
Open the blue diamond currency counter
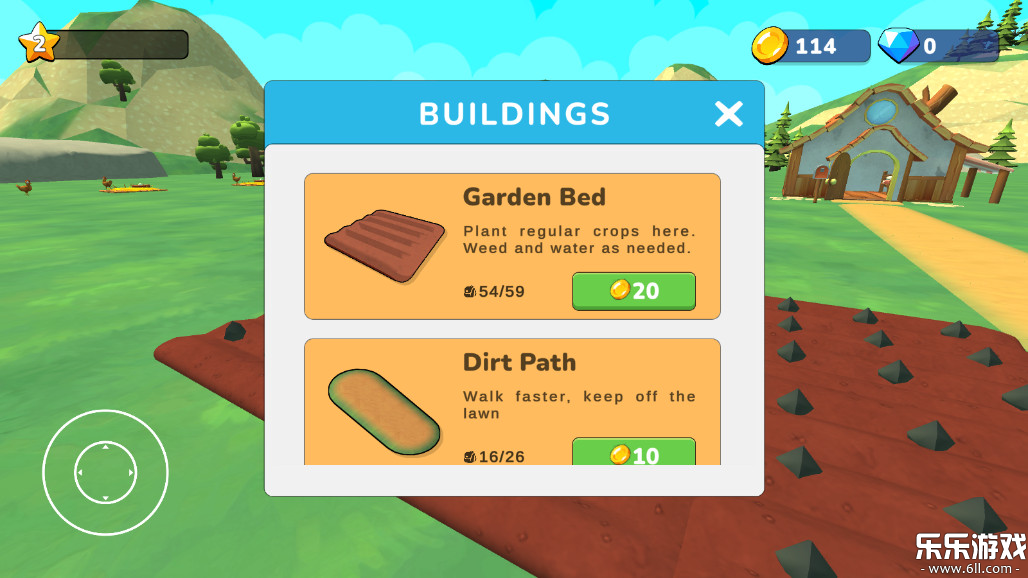[x=936, y=46]
